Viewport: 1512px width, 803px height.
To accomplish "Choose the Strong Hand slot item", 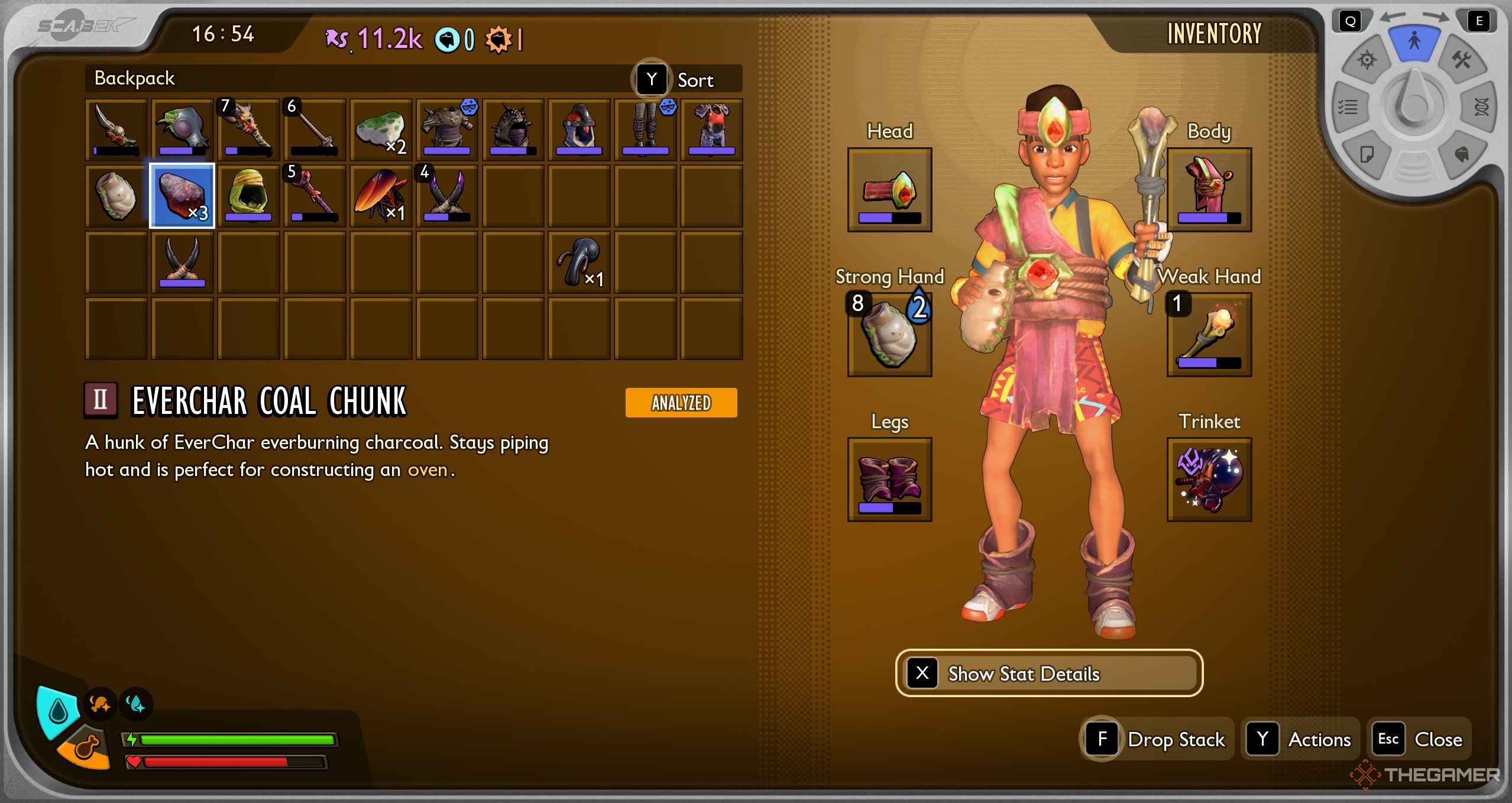I will pyautogui.click(x=889, y=335).
